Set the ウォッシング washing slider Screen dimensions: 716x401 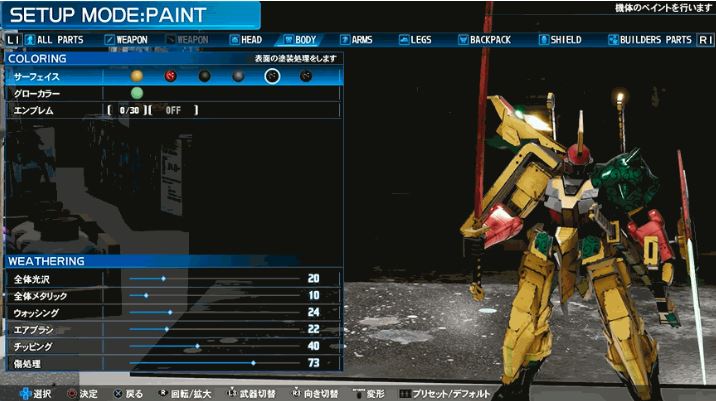click(x=170, y=312)
